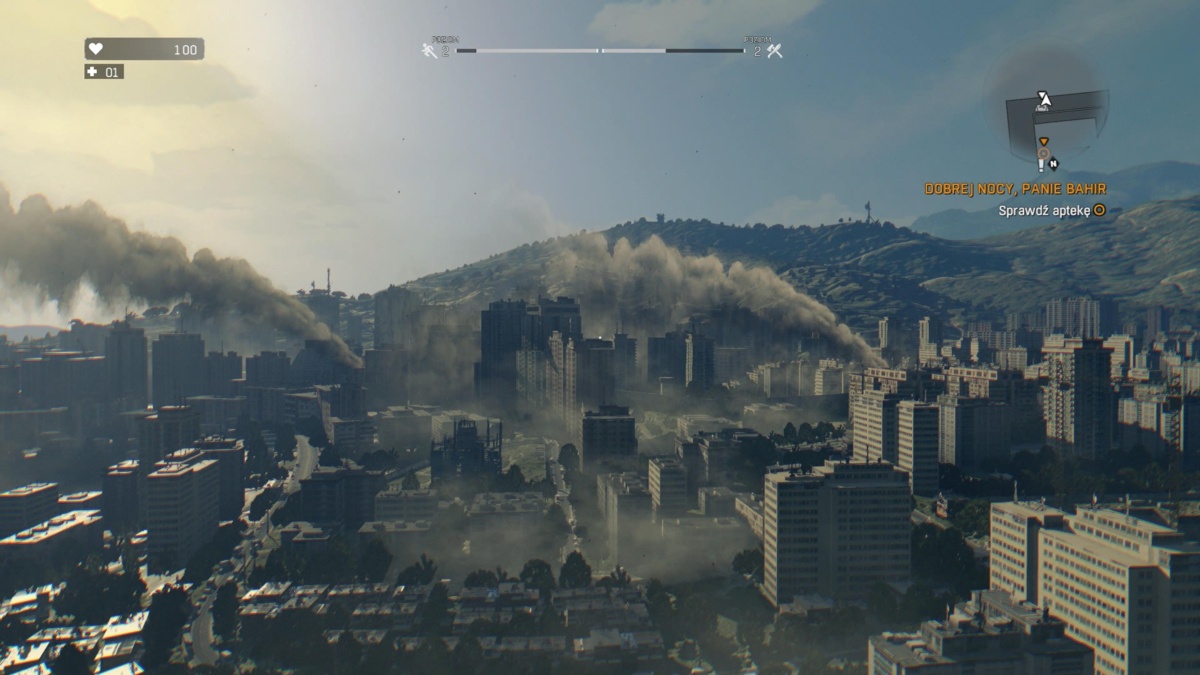The height and width of the screenshot is (675, 1200).
Task: Select the quest title Dobrej Nocy, Panie Bahir
Action: pos(1015,189)
